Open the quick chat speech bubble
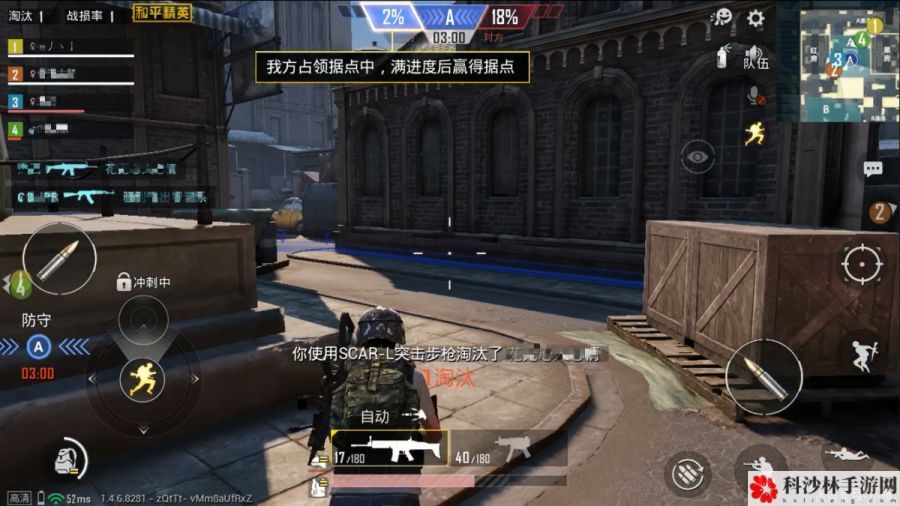Image resolution: width=900 pixels, height=506 pixels. [x=872, y=169]
